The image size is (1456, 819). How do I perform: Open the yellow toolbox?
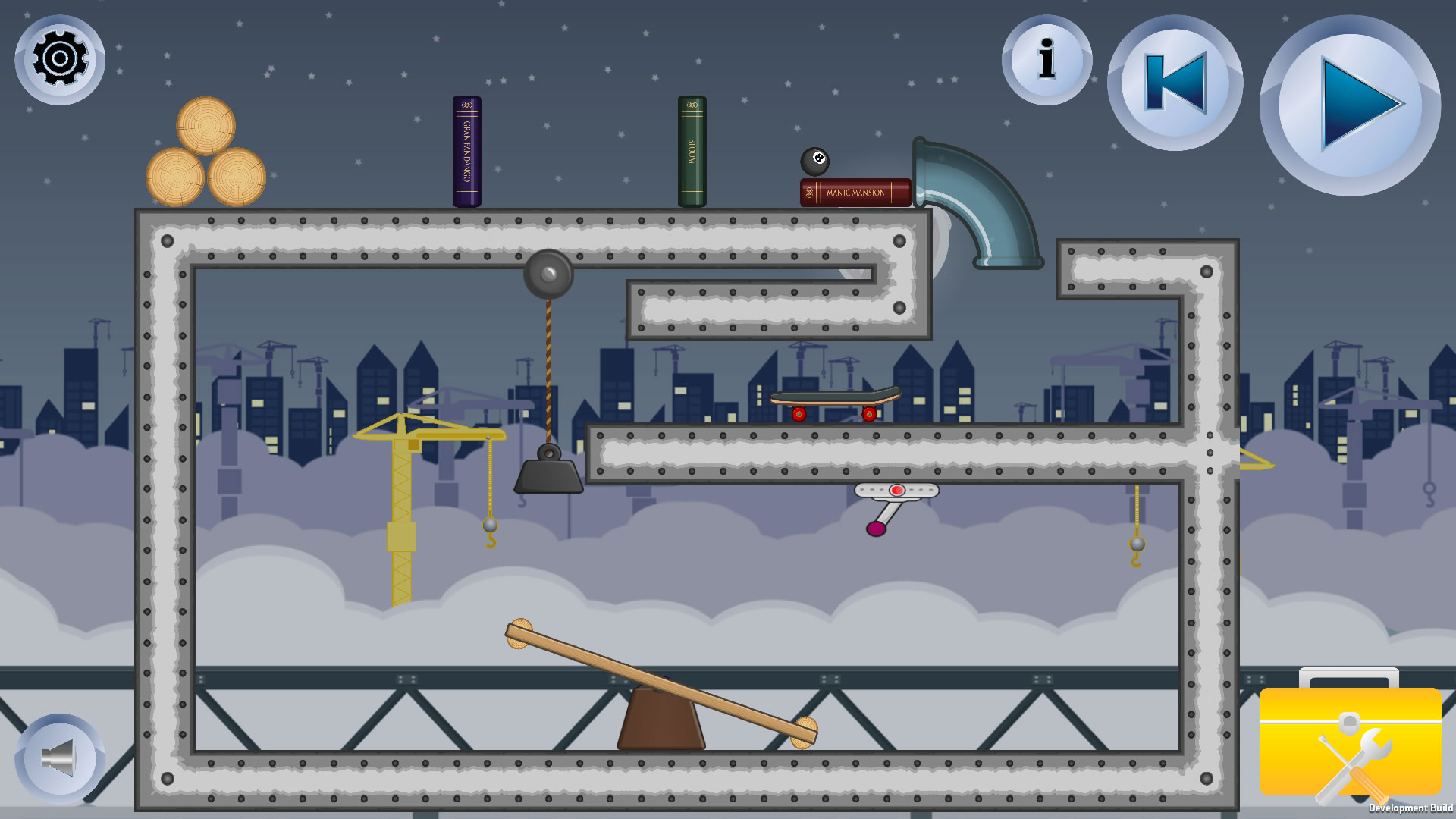pos(1350,739)
